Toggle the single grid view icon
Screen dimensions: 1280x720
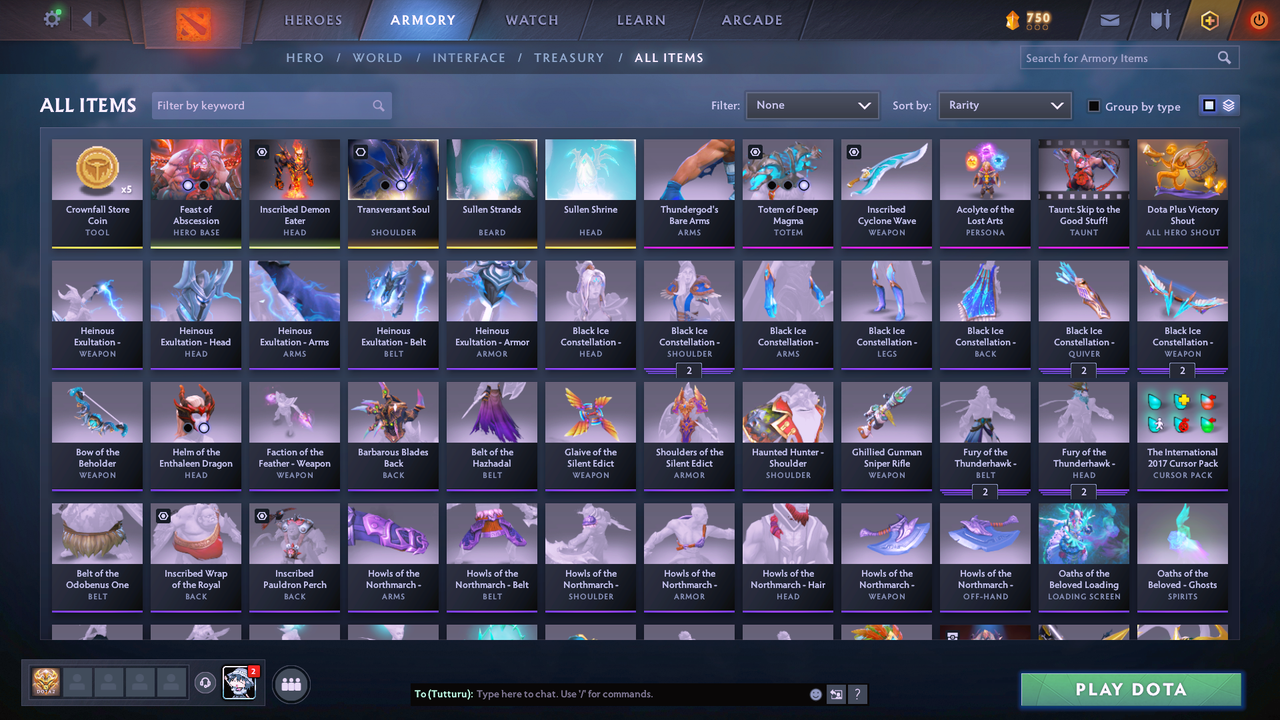coord(1211,105)
